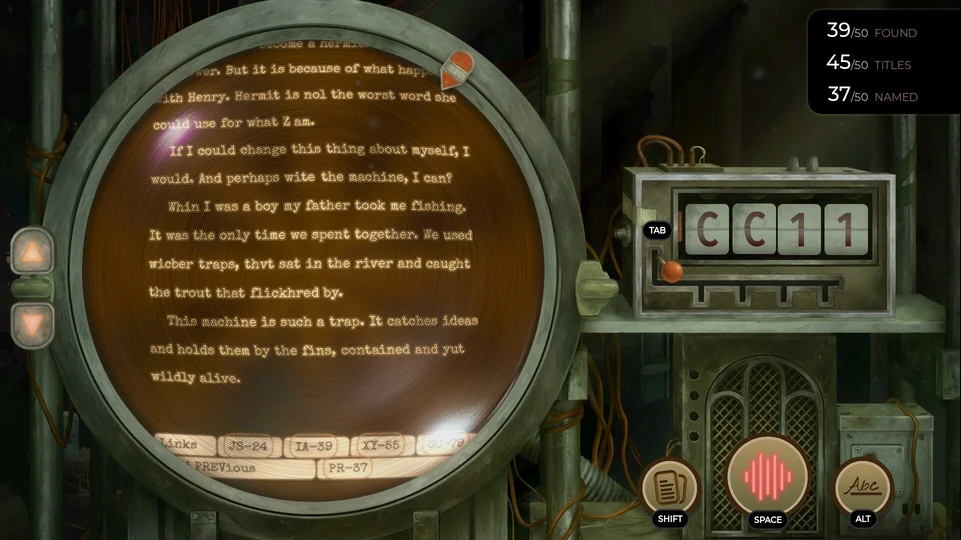Activate the red waveform button

767,476
